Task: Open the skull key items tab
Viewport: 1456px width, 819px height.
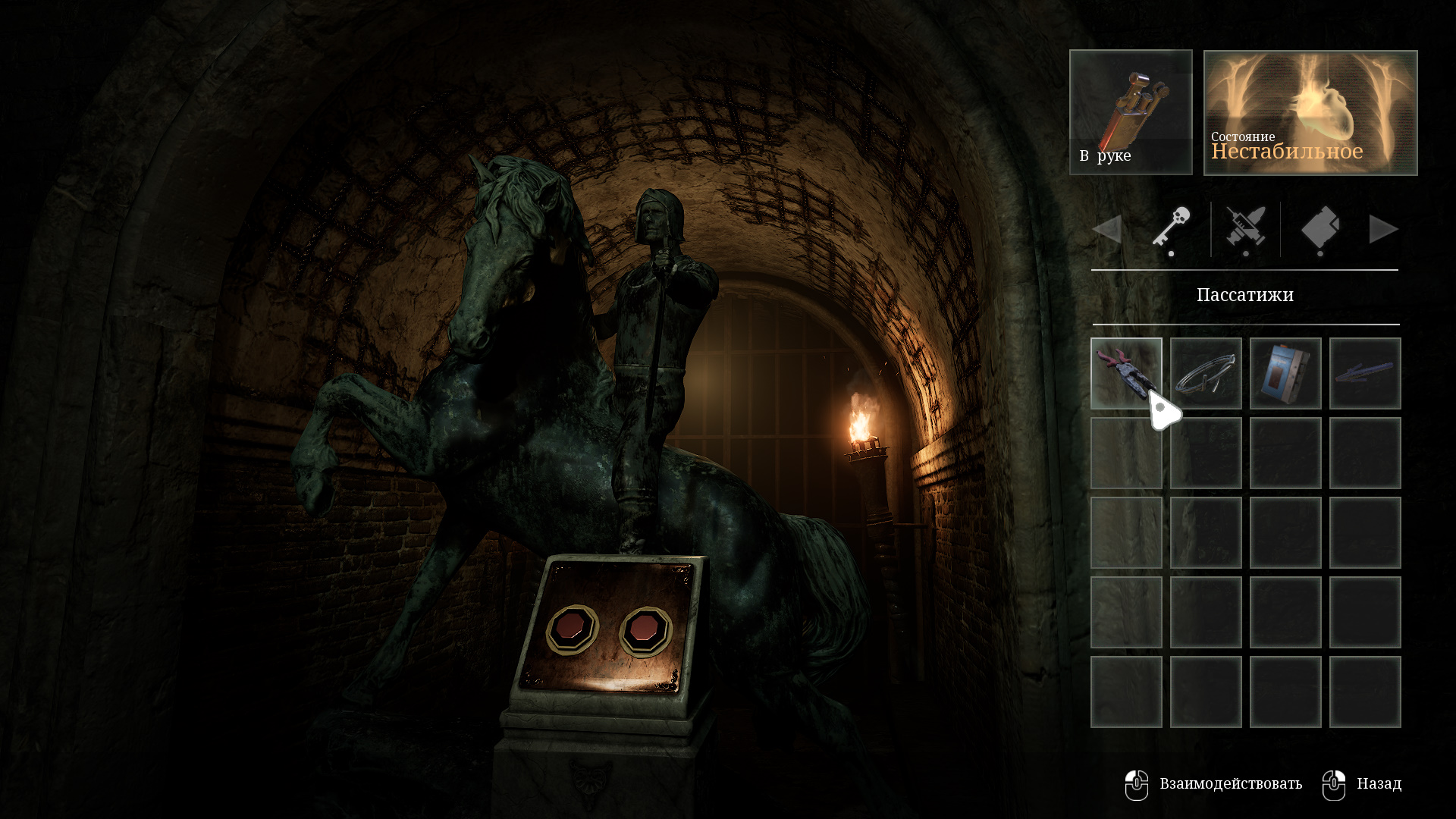Action: coord(1171,228)
